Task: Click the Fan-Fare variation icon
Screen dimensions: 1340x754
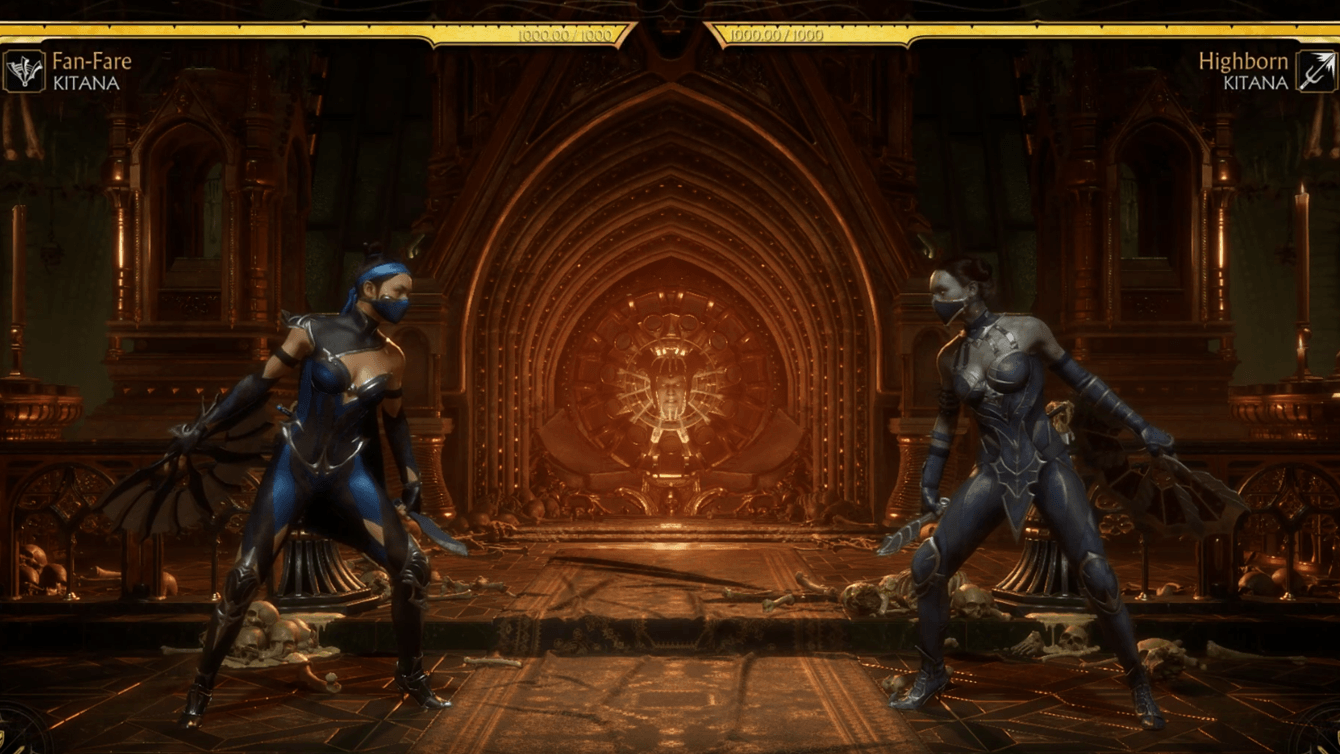Action: tap(24, 71)
